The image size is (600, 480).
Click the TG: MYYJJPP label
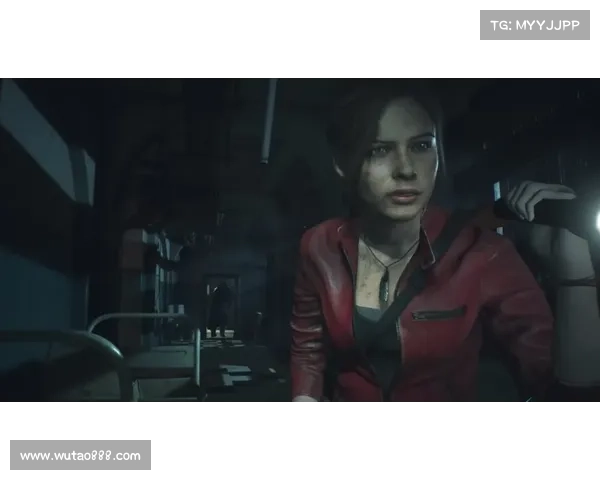tap(535, 24)
